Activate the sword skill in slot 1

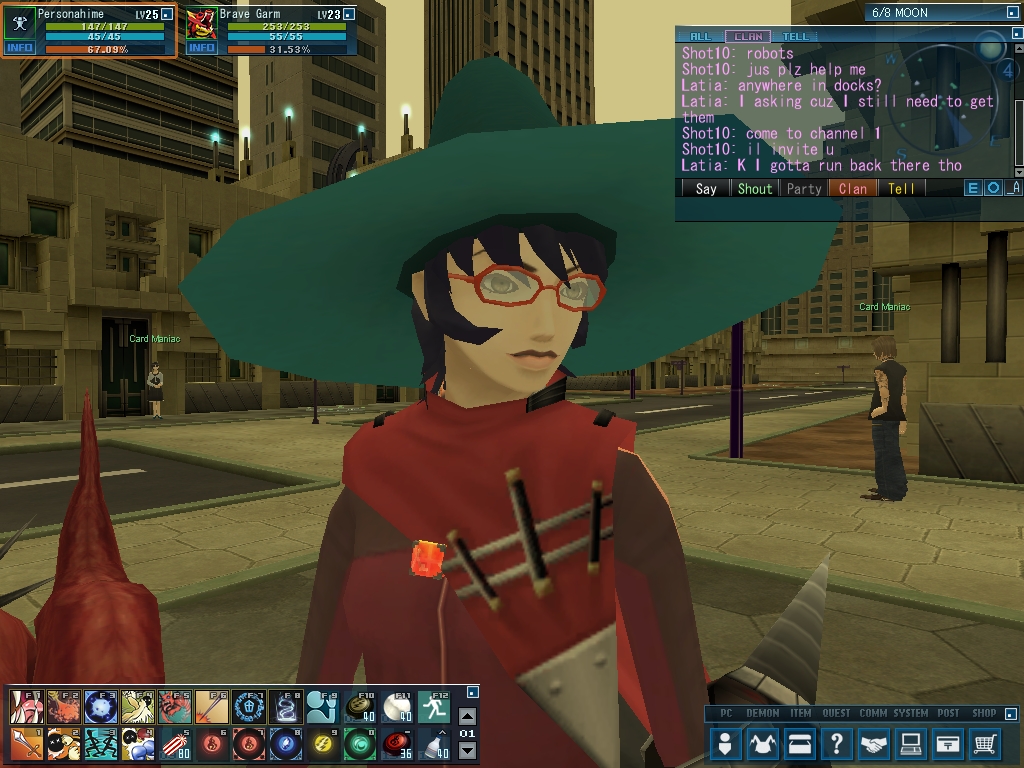tap(26, 744)
